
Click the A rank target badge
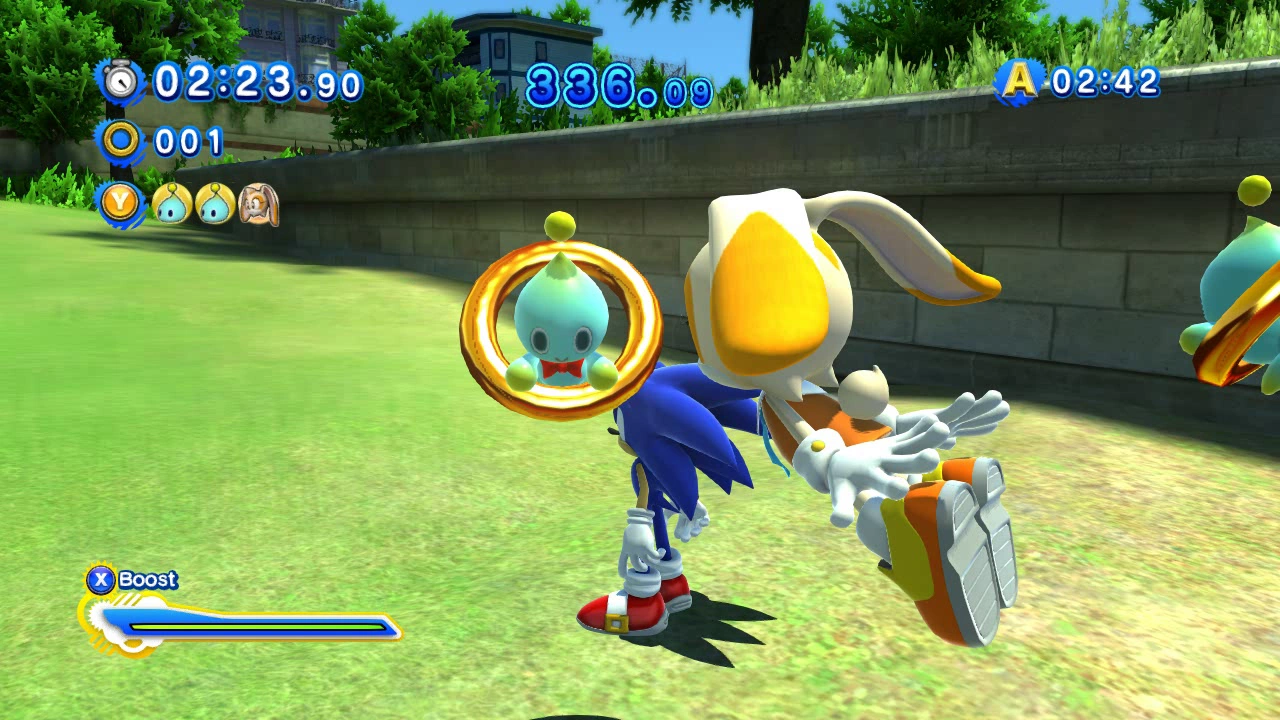1019,82
